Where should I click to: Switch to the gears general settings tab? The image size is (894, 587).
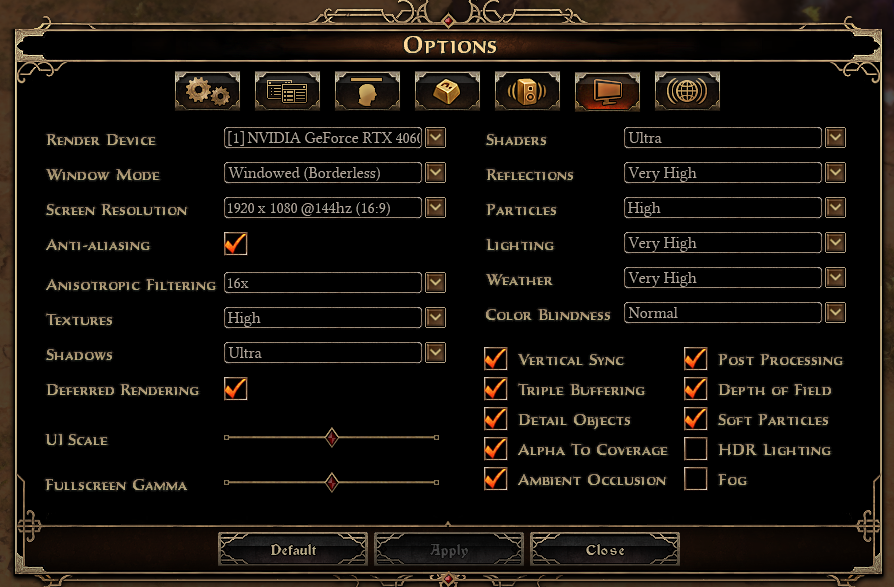pos(207,91)
